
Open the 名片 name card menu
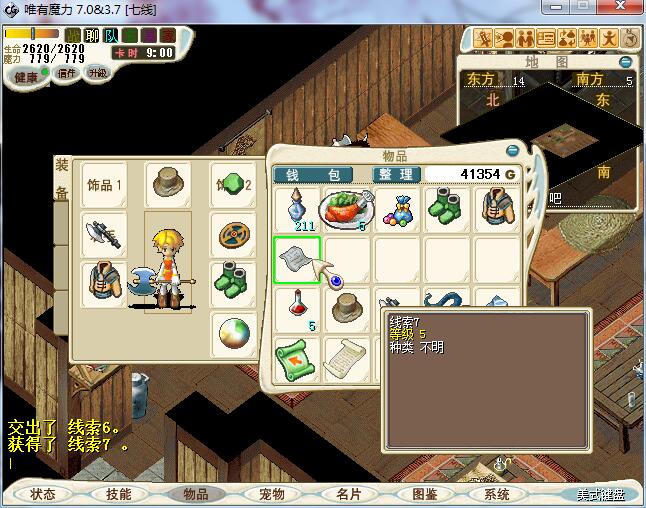point(347,494)
